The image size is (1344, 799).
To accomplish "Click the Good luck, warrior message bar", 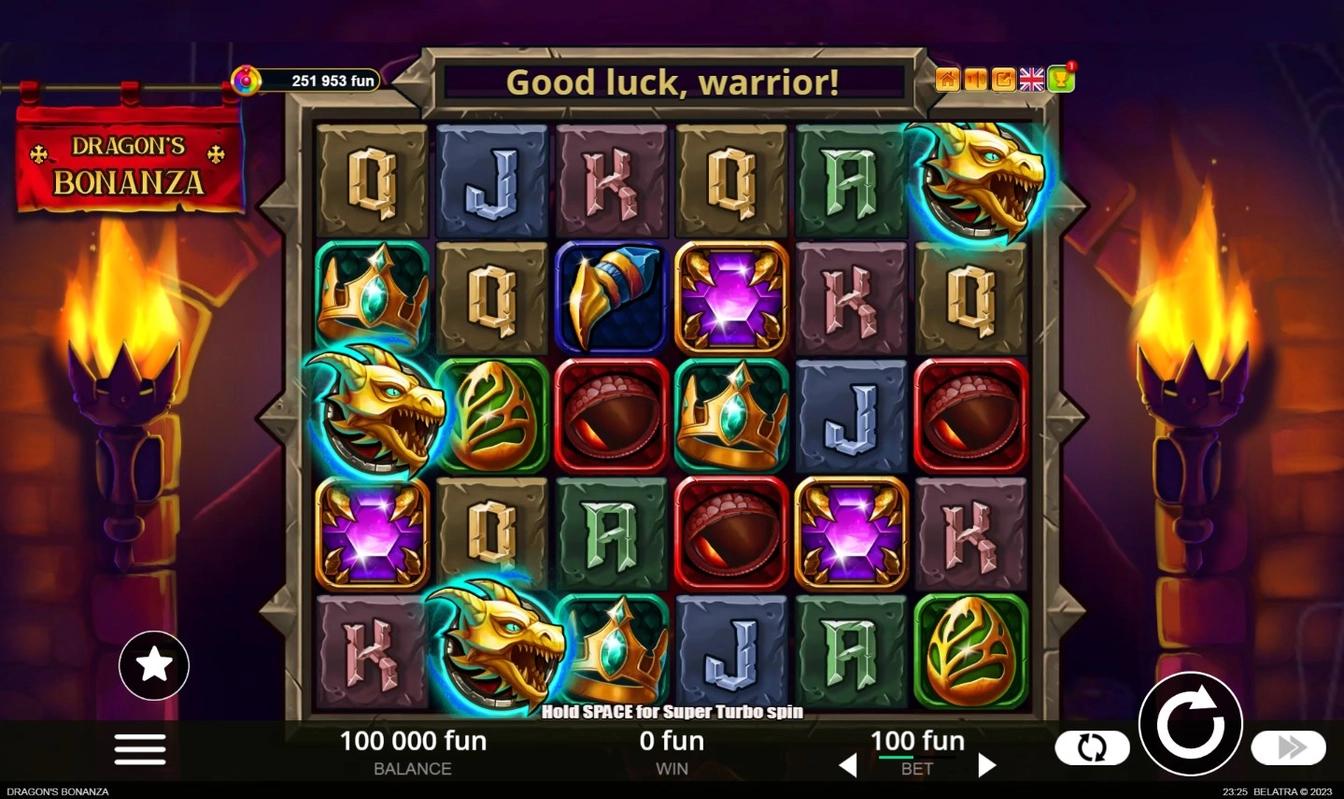I will pyautogui.click(x=674, y=83).
